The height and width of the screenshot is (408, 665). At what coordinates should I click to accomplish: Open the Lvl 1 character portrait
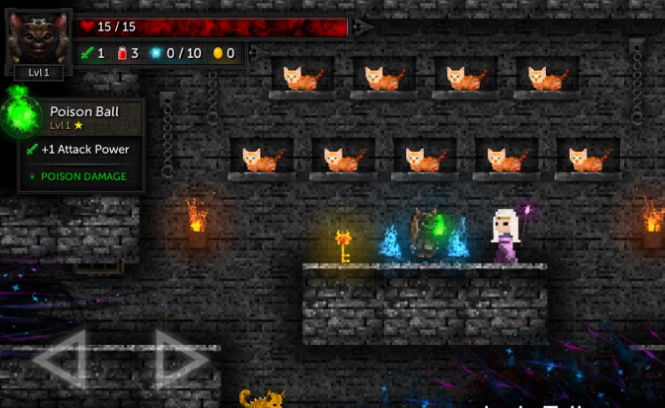[39, 40]
